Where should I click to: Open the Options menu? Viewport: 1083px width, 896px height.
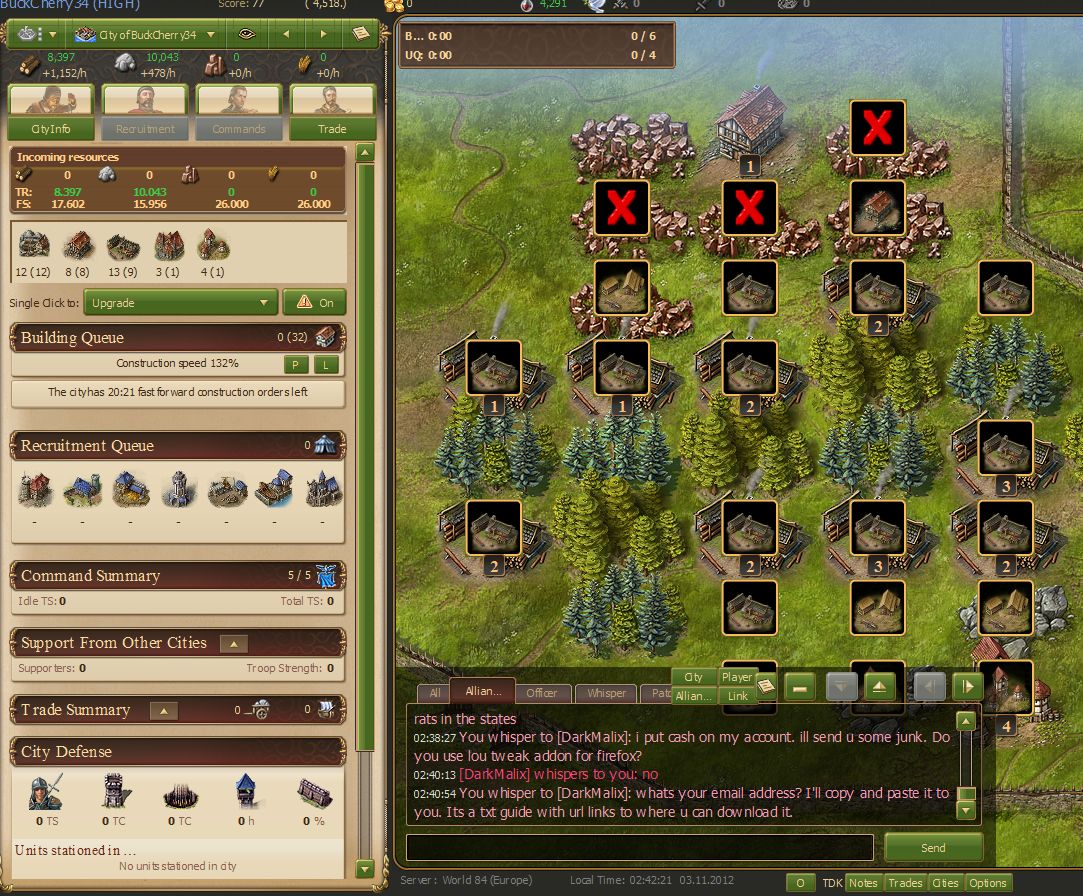pyautogui.click(x=987, y=883)
